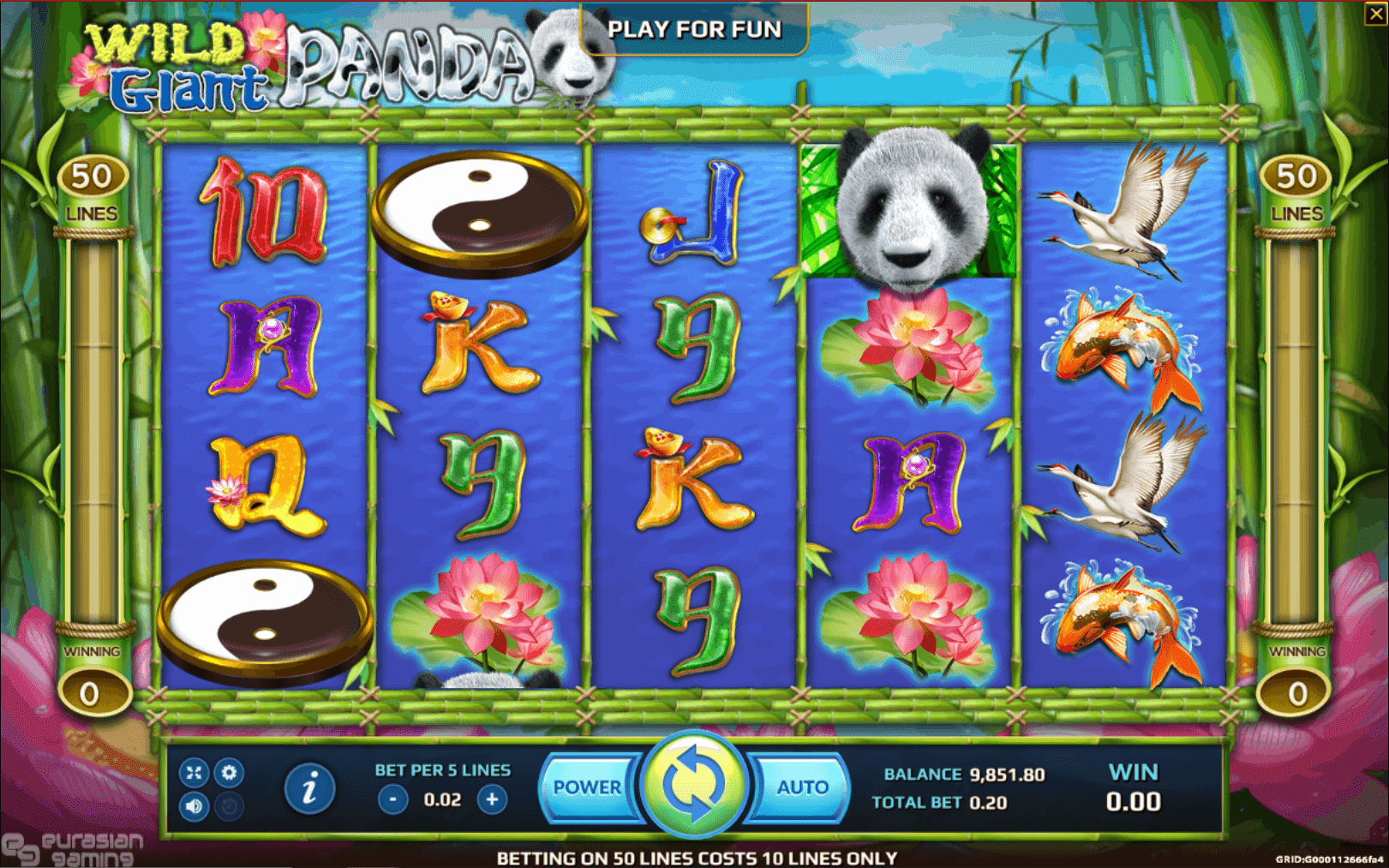1389x868 pixels.
Task: Toggle Play For Fun mode banner
Action: [x=695, y=30]
